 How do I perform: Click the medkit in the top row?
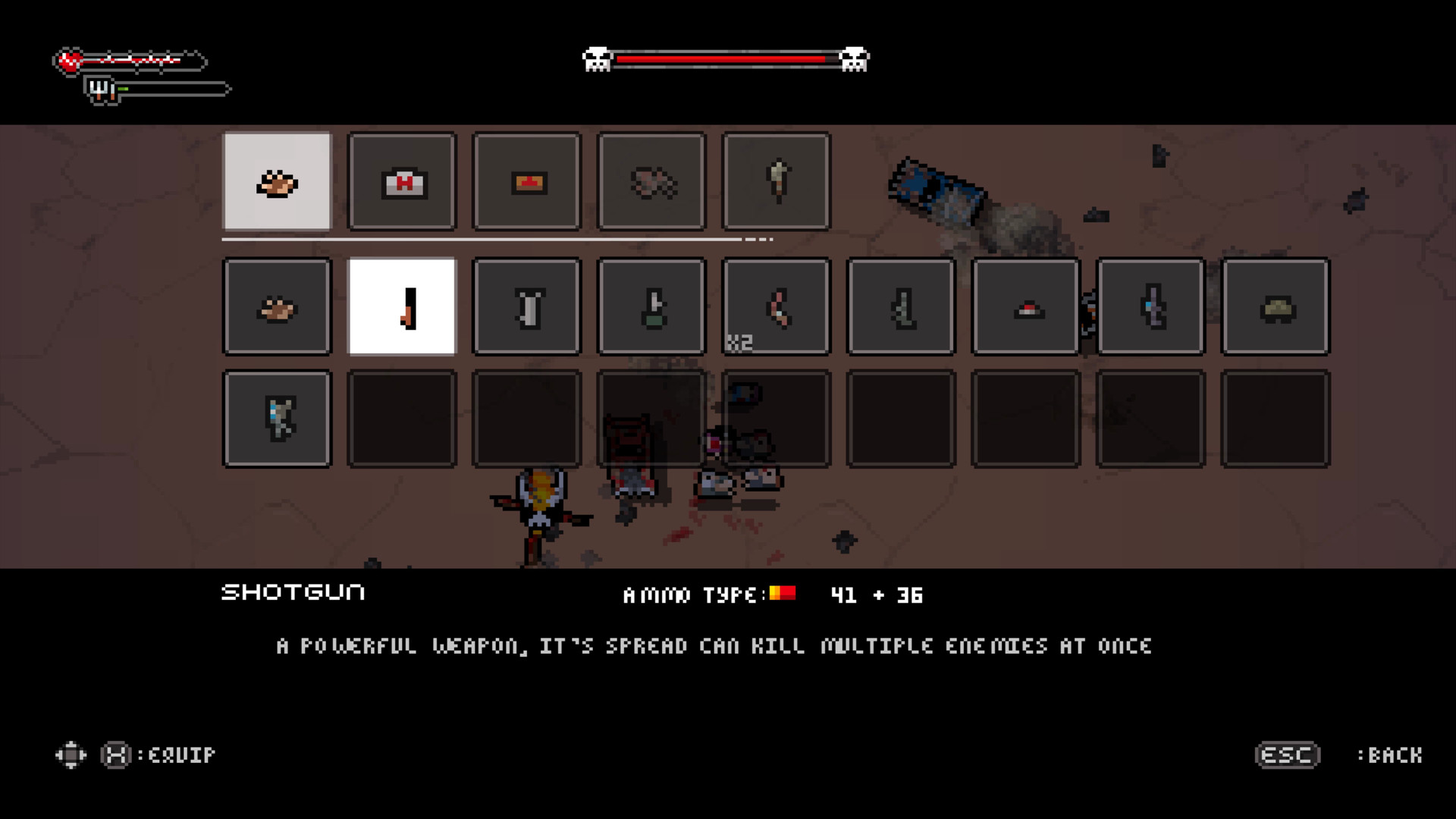401,180
